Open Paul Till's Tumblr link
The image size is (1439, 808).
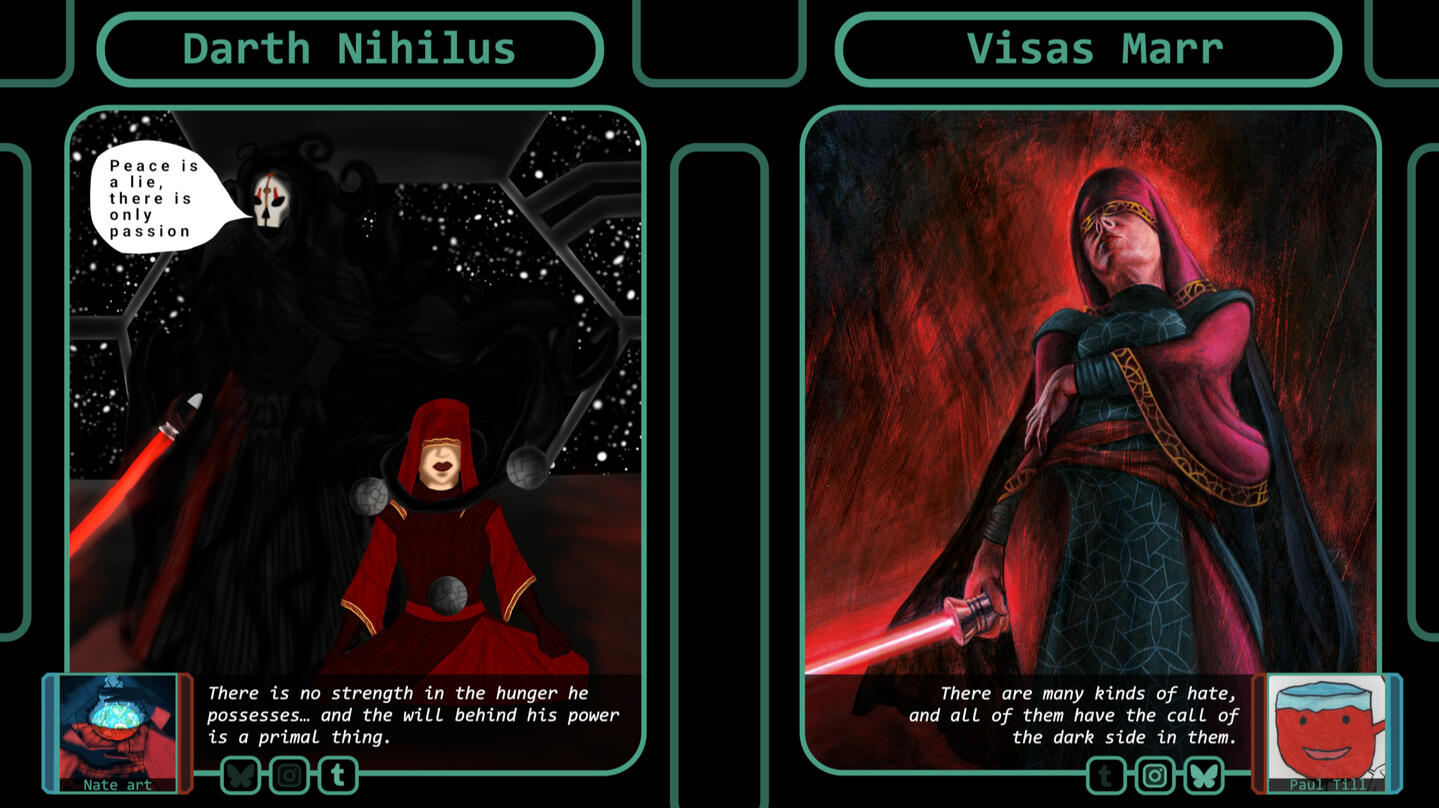click(1106, 775)
